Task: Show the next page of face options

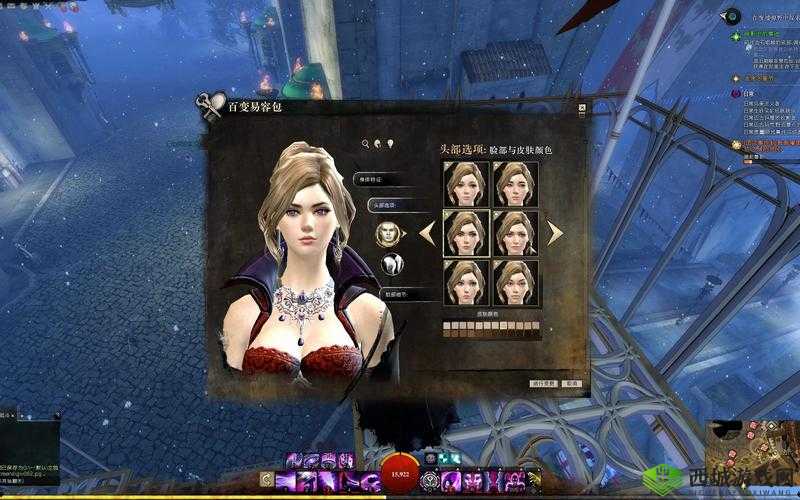Action: point(554,233)
